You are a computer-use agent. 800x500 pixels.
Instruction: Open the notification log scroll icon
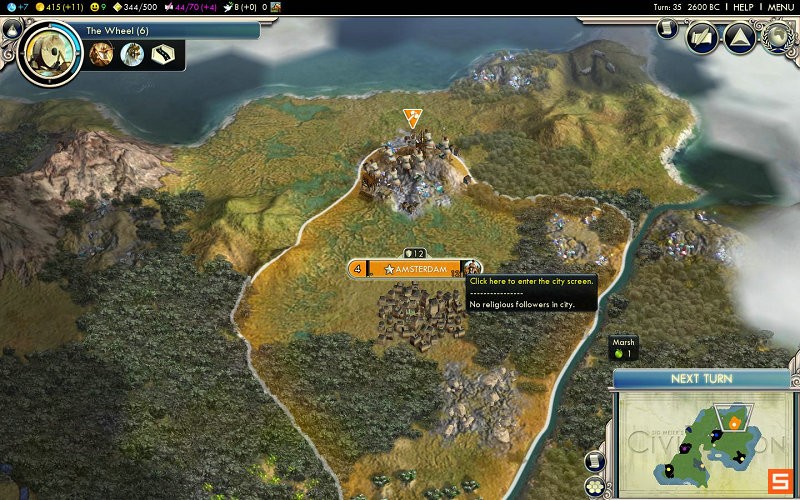pyautogui.click(x=667, y=29)
